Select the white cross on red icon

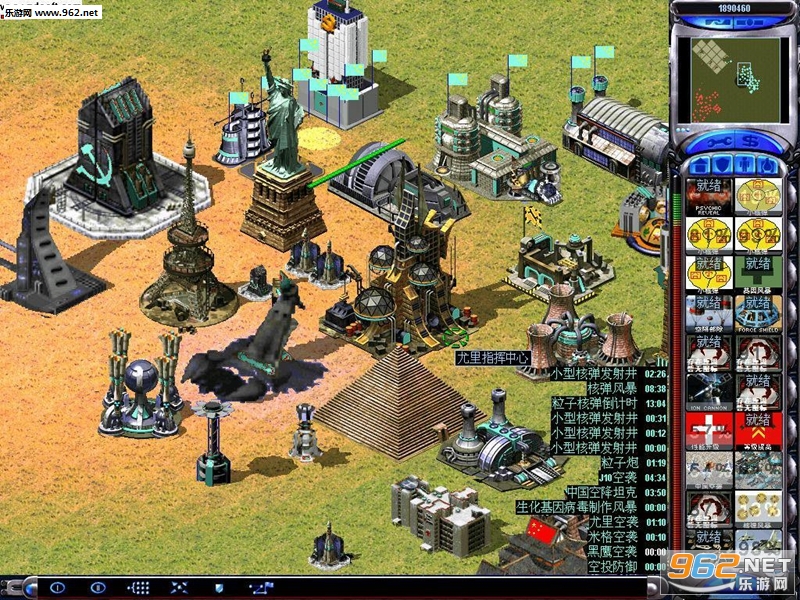coord(709,430)
